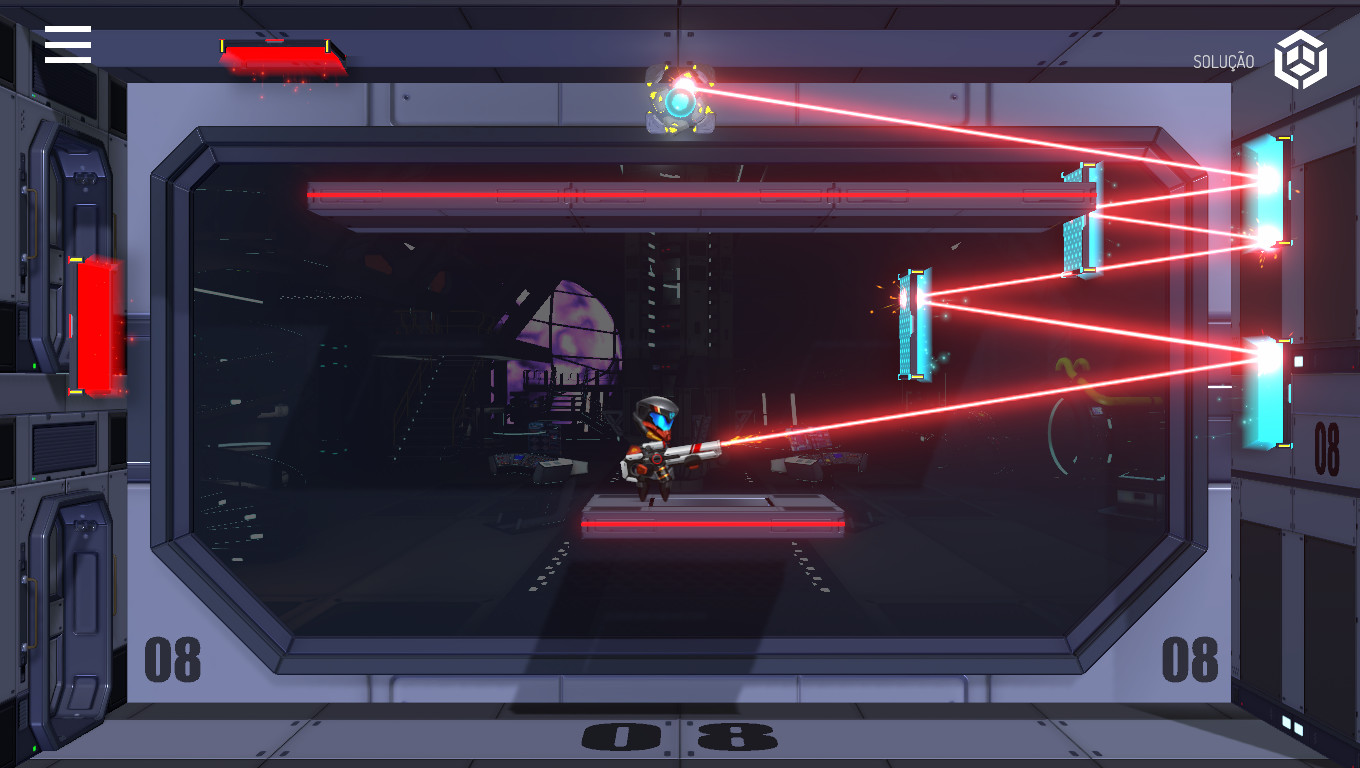Viewport: 1360px width, 768px height.
Task: Open the SOLUÇÃO panel
Action: pyautogui.click(x=1224, y=60)
